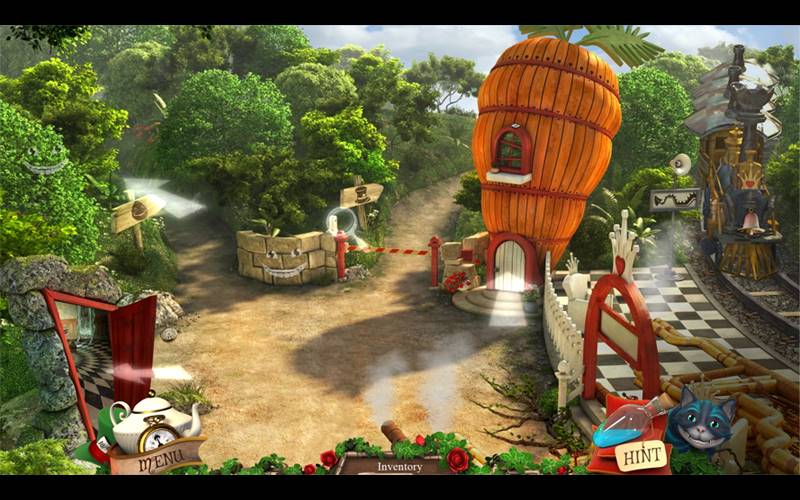Use the Hint button

pyautogui.click(x=639, y=455)
